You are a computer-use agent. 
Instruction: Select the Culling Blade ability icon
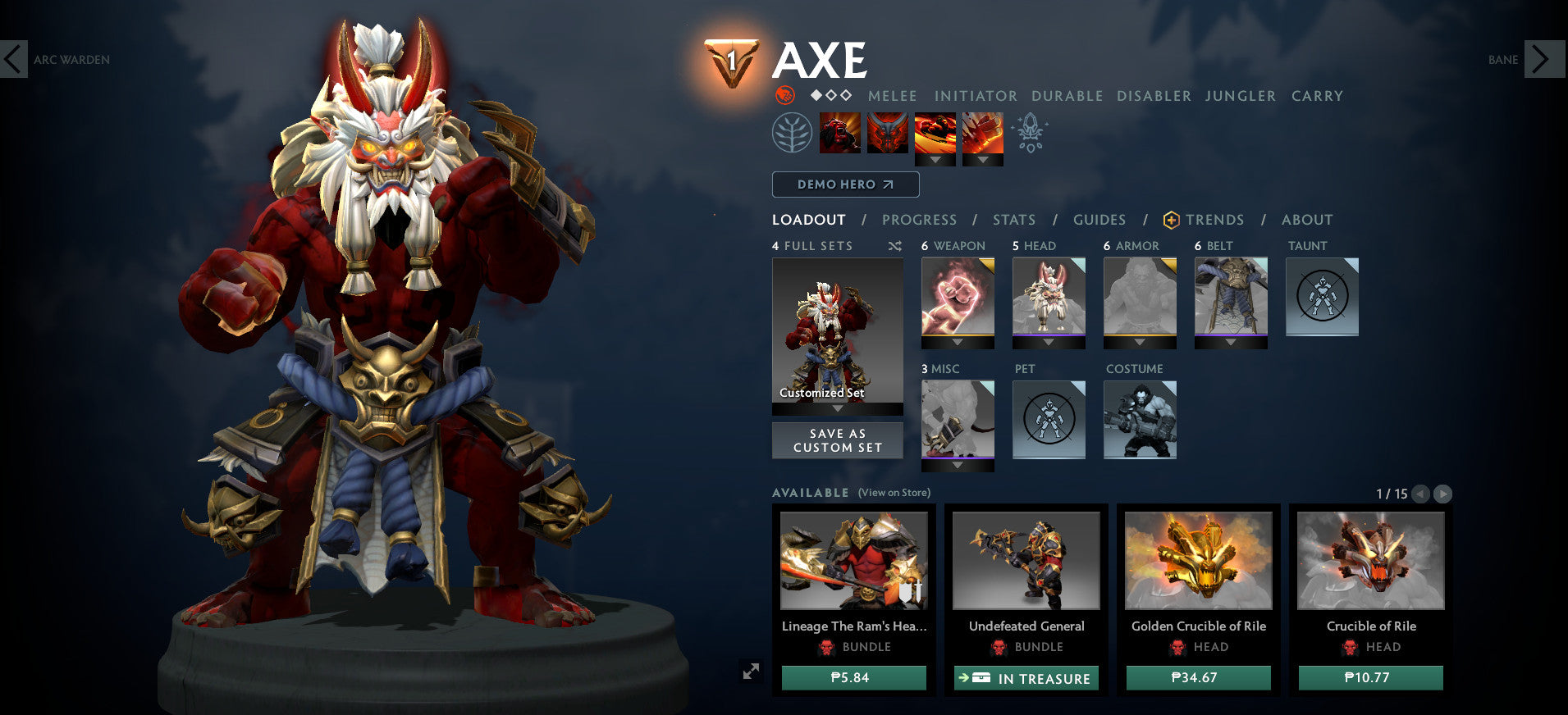click(x=982, y=135)
